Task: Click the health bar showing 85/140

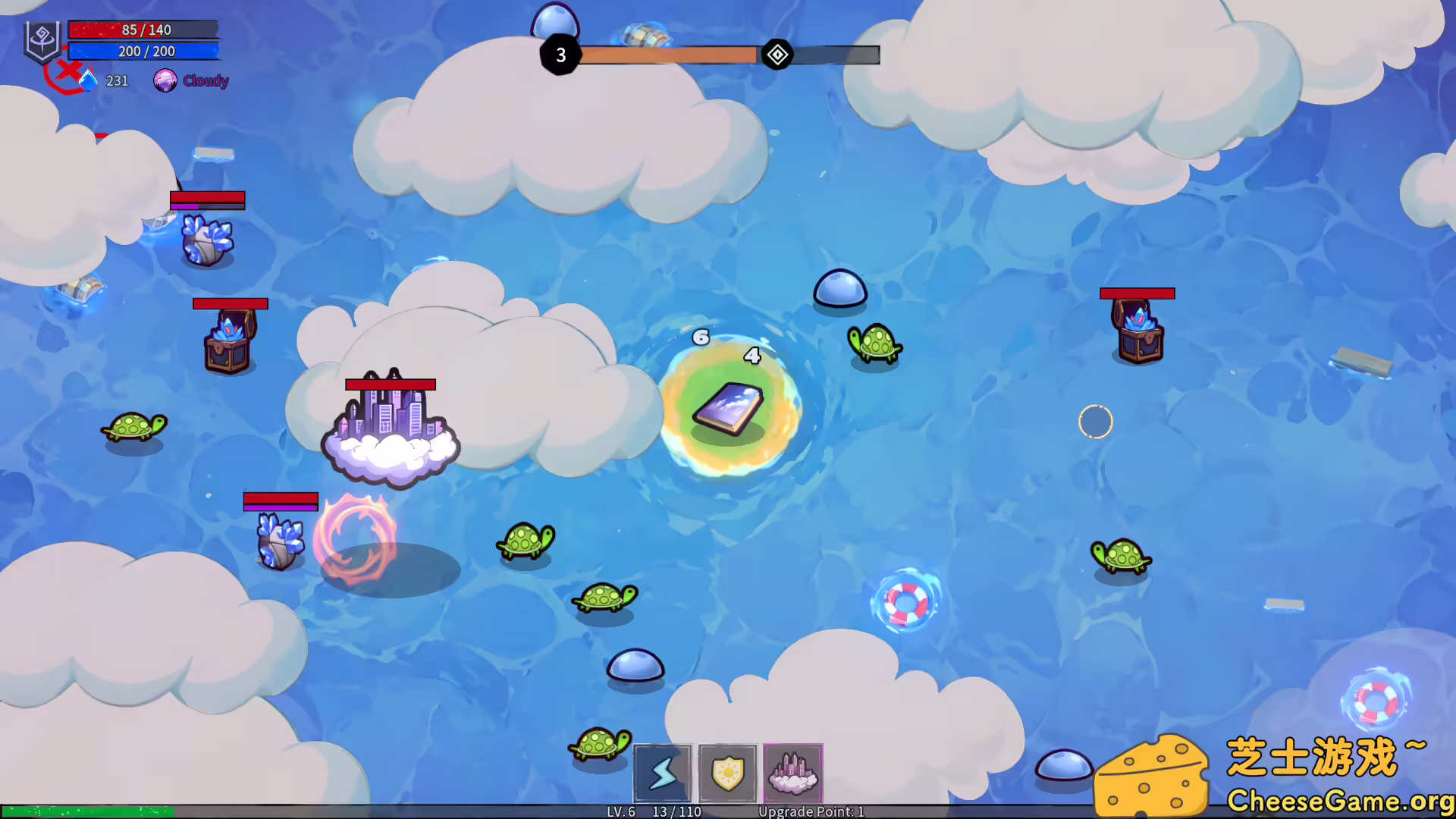Action: coord(143,30)
